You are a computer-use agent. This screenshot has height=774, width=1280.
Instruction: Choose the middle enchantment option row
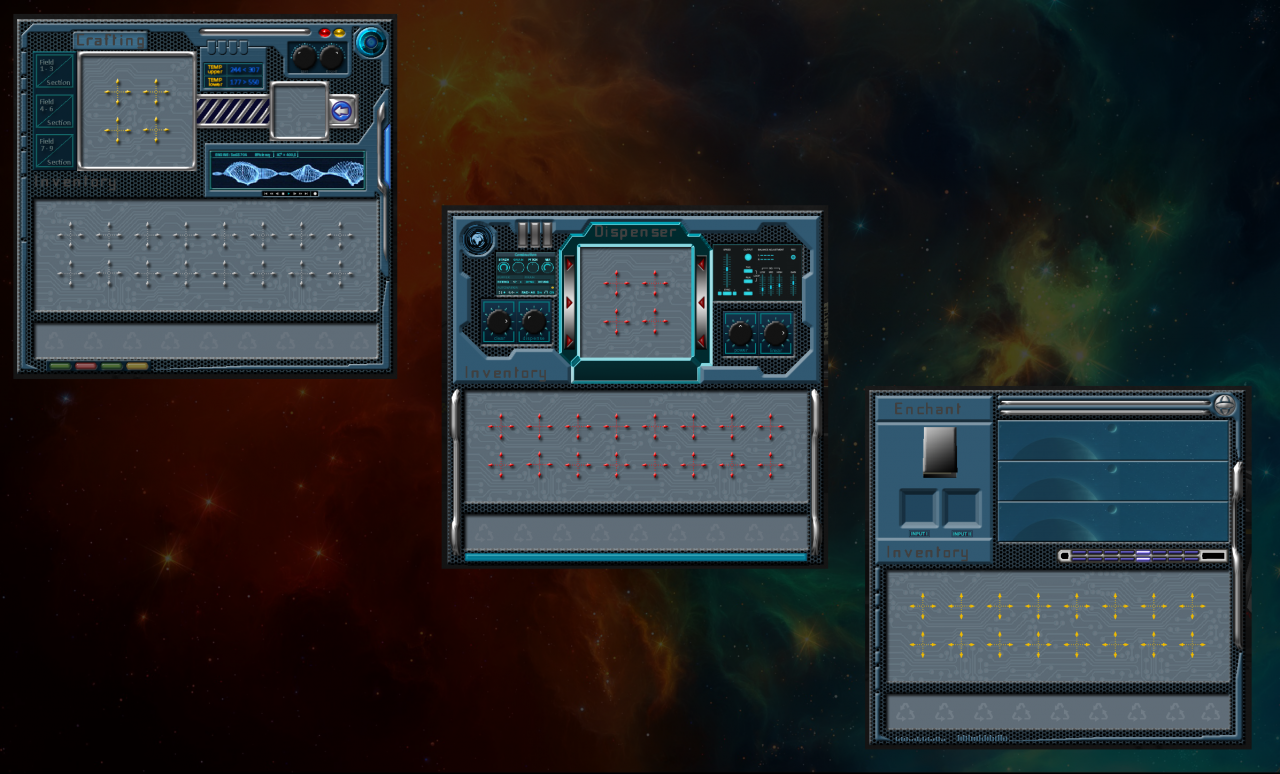tap(1113, 481)
